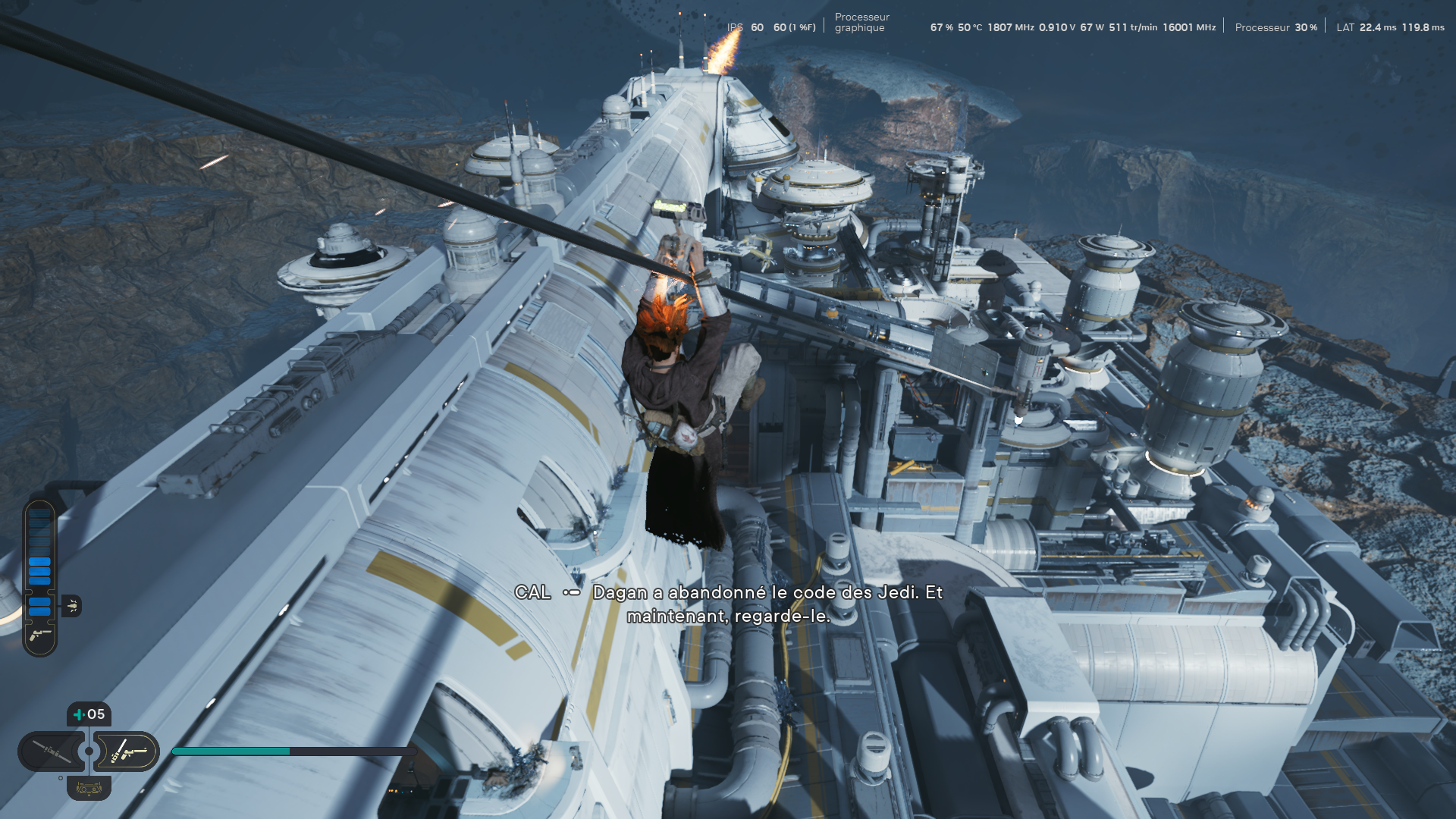Screen dimensions: 1456x819
Task: Select the double-bladed lightsaber stance
Action: pyautogui.click(x=52, y=752)
